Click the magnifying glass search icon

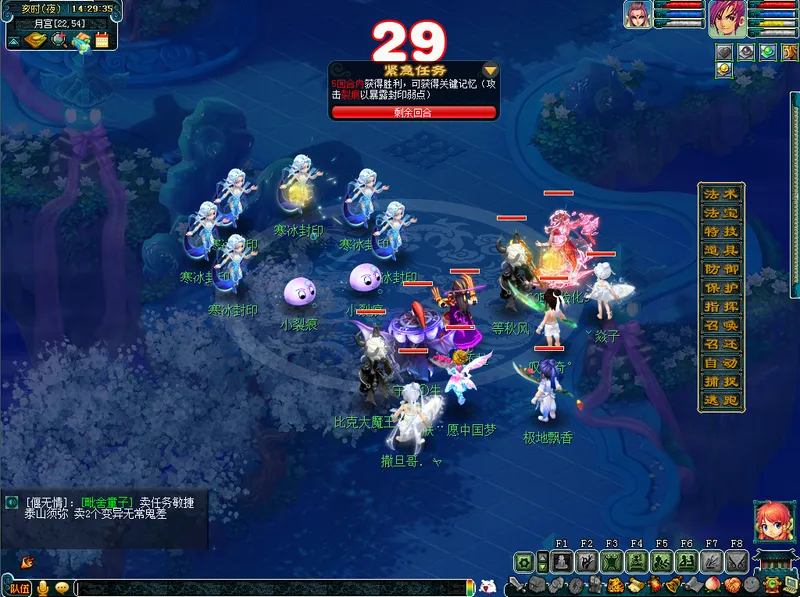tap(60, 41)
